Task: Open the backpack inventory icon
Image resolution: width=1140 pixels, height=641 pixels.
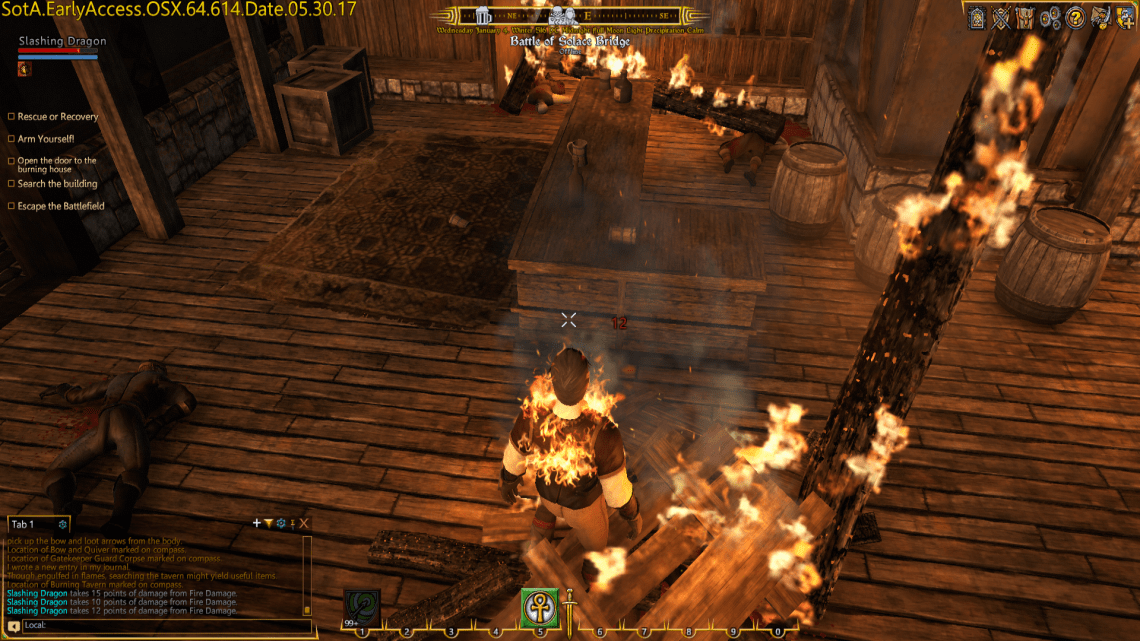Action: point(1025,16)
